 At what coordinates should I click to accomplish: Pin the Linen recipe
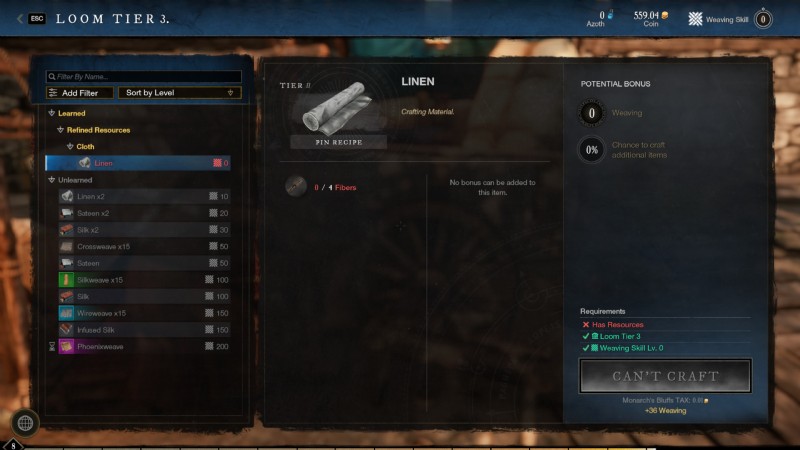(338, 142)
